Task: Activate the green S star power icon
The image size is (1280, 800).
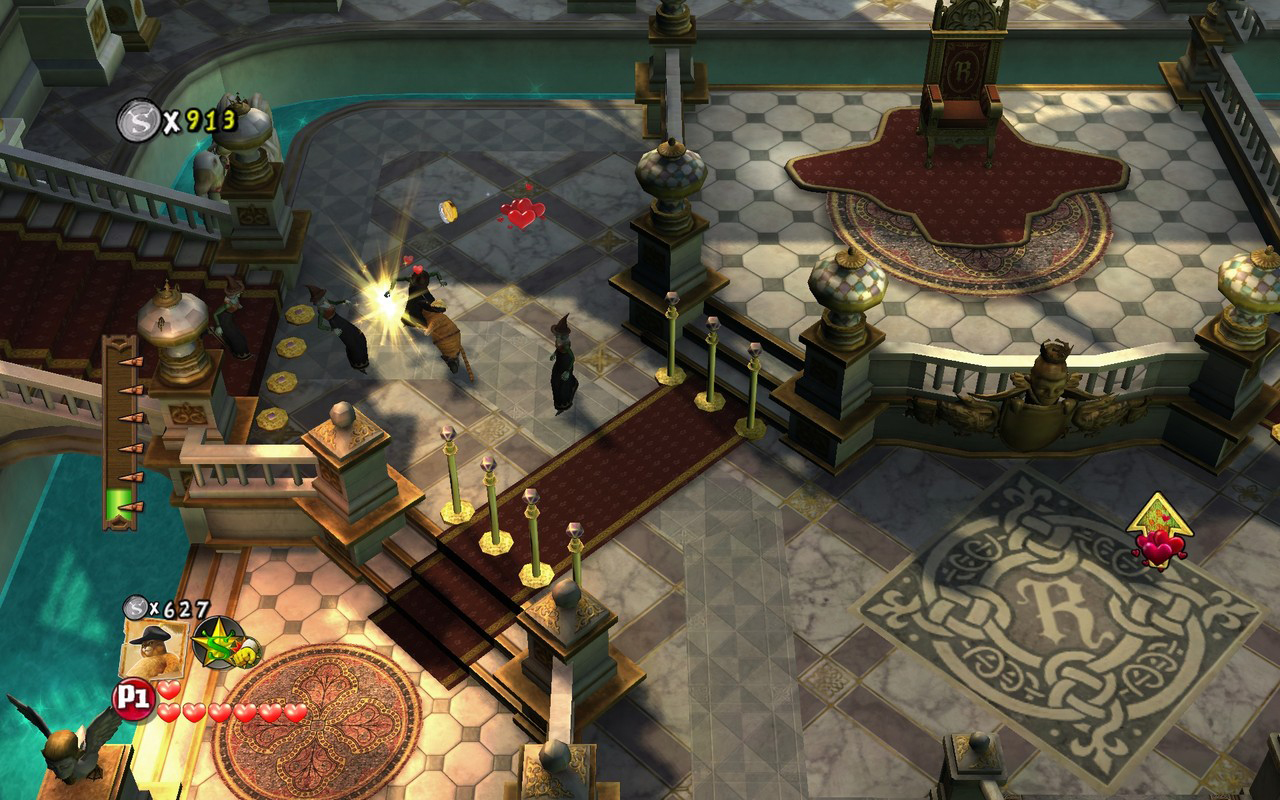Action: coord(216,643)
